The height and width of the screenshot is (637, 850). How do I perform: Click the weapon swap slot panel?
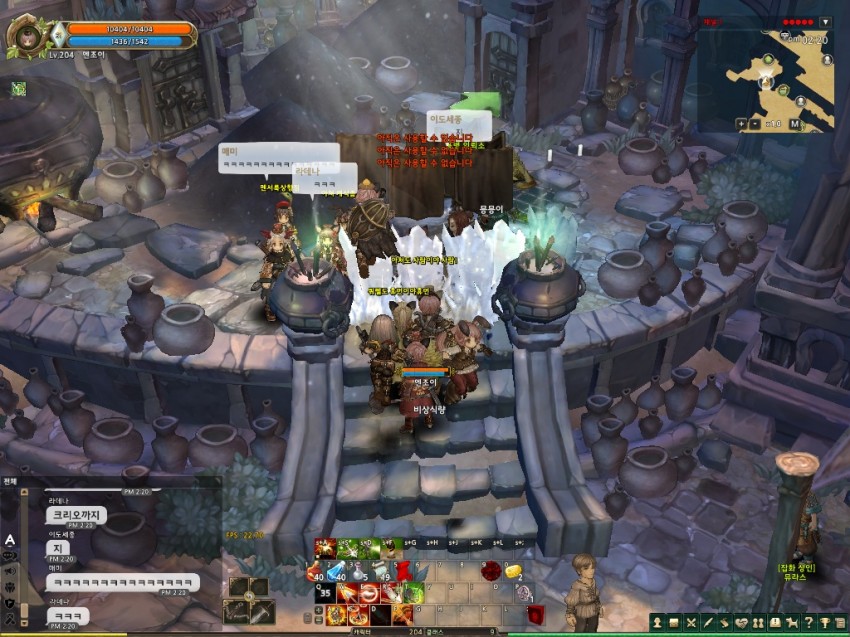click(x=248, y=598)
